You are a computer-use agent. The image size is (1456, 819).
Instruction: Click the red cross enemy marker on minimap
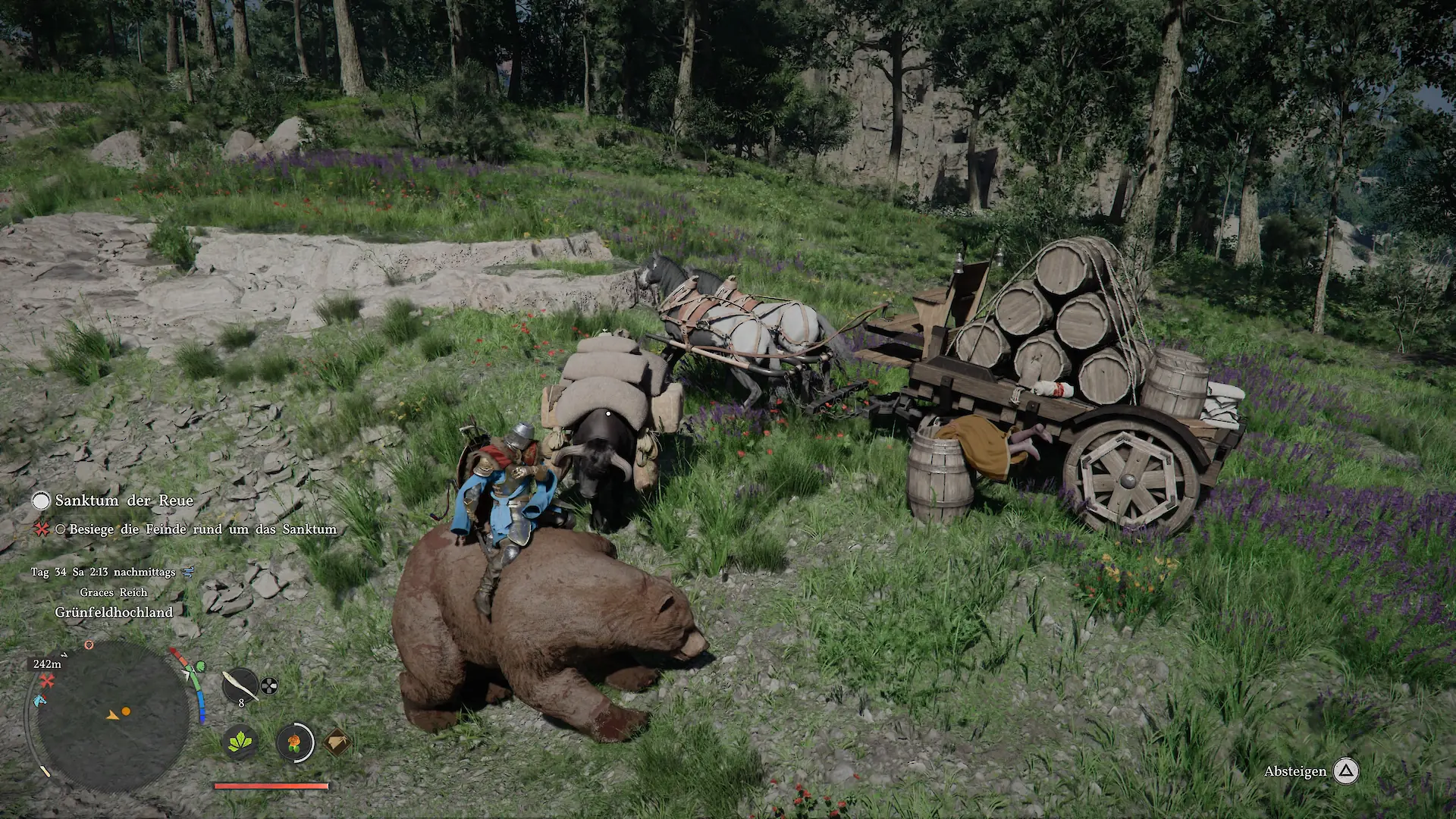click(48, 681)
